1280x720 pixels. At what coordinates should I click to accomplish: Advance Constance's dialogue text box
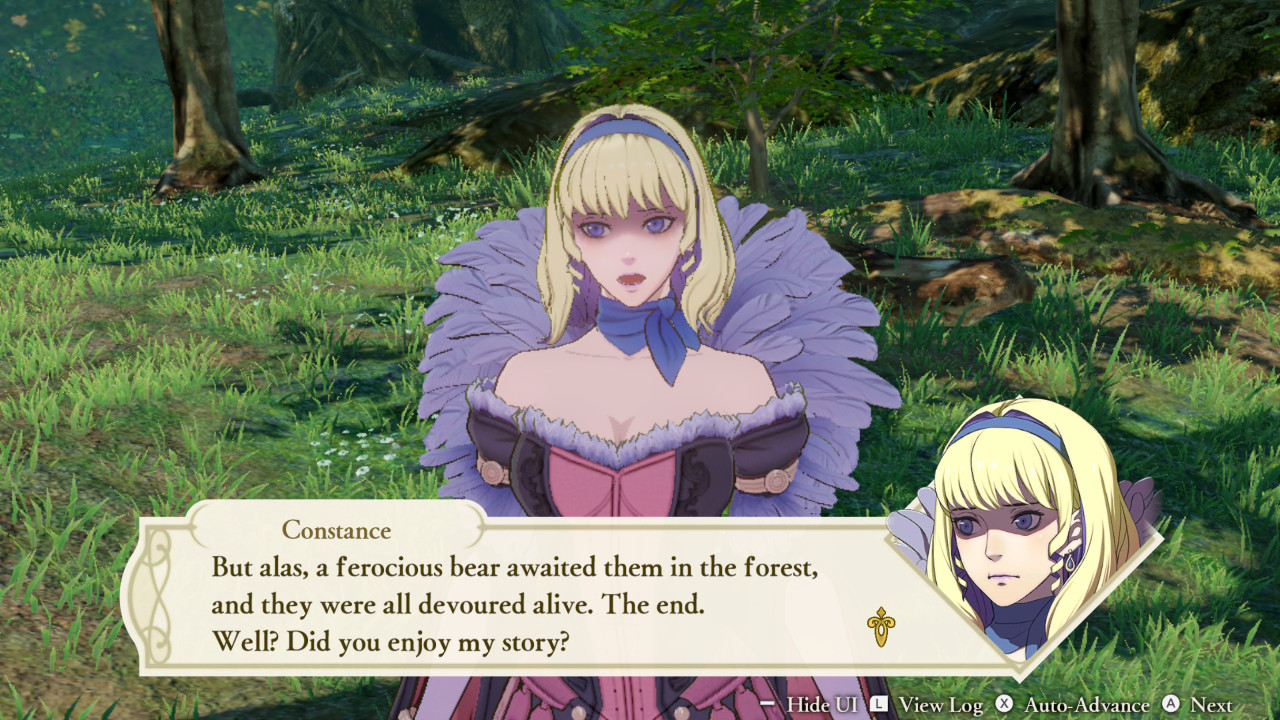point(514,604)
